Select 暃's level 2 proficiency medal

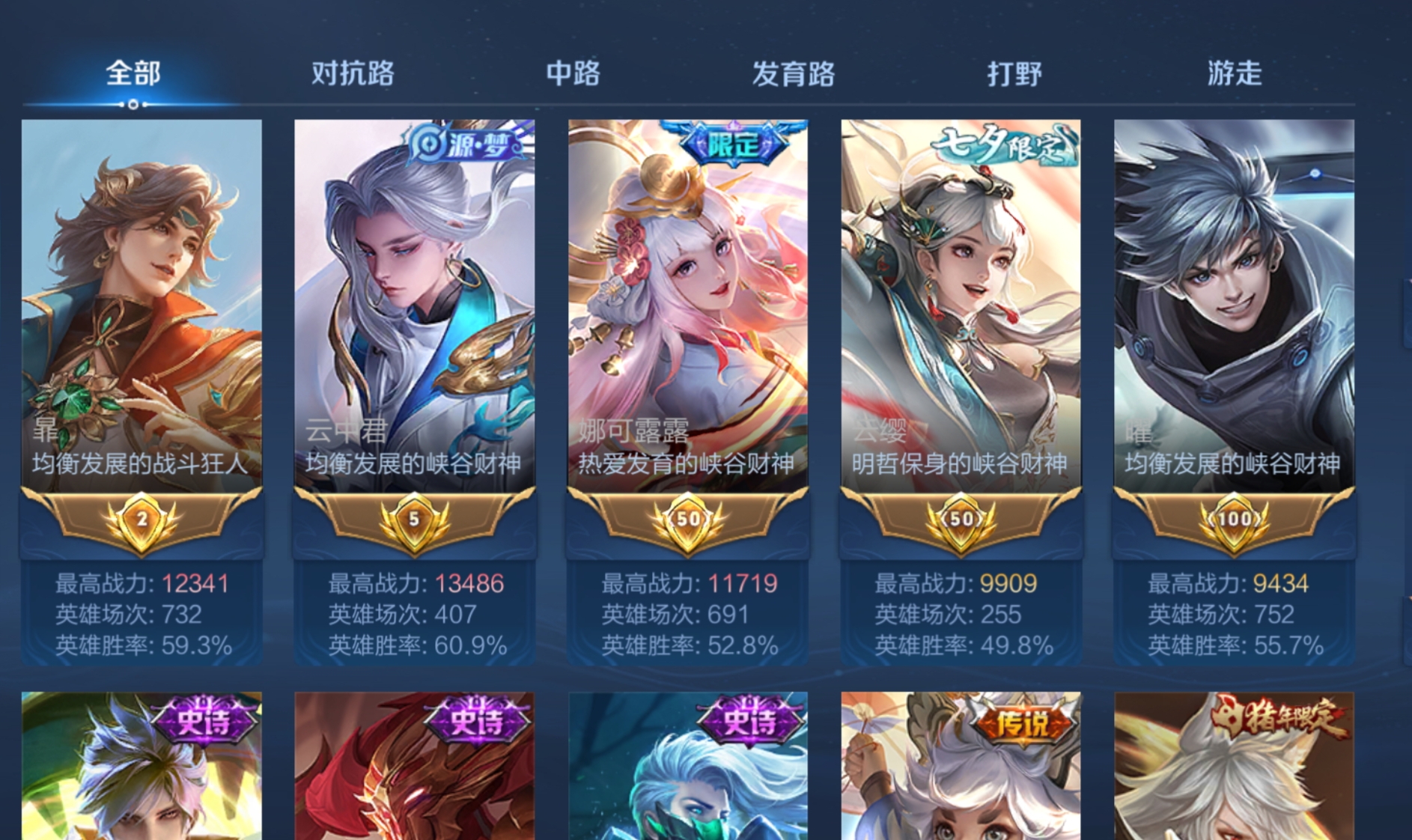[x=141, y=518]
